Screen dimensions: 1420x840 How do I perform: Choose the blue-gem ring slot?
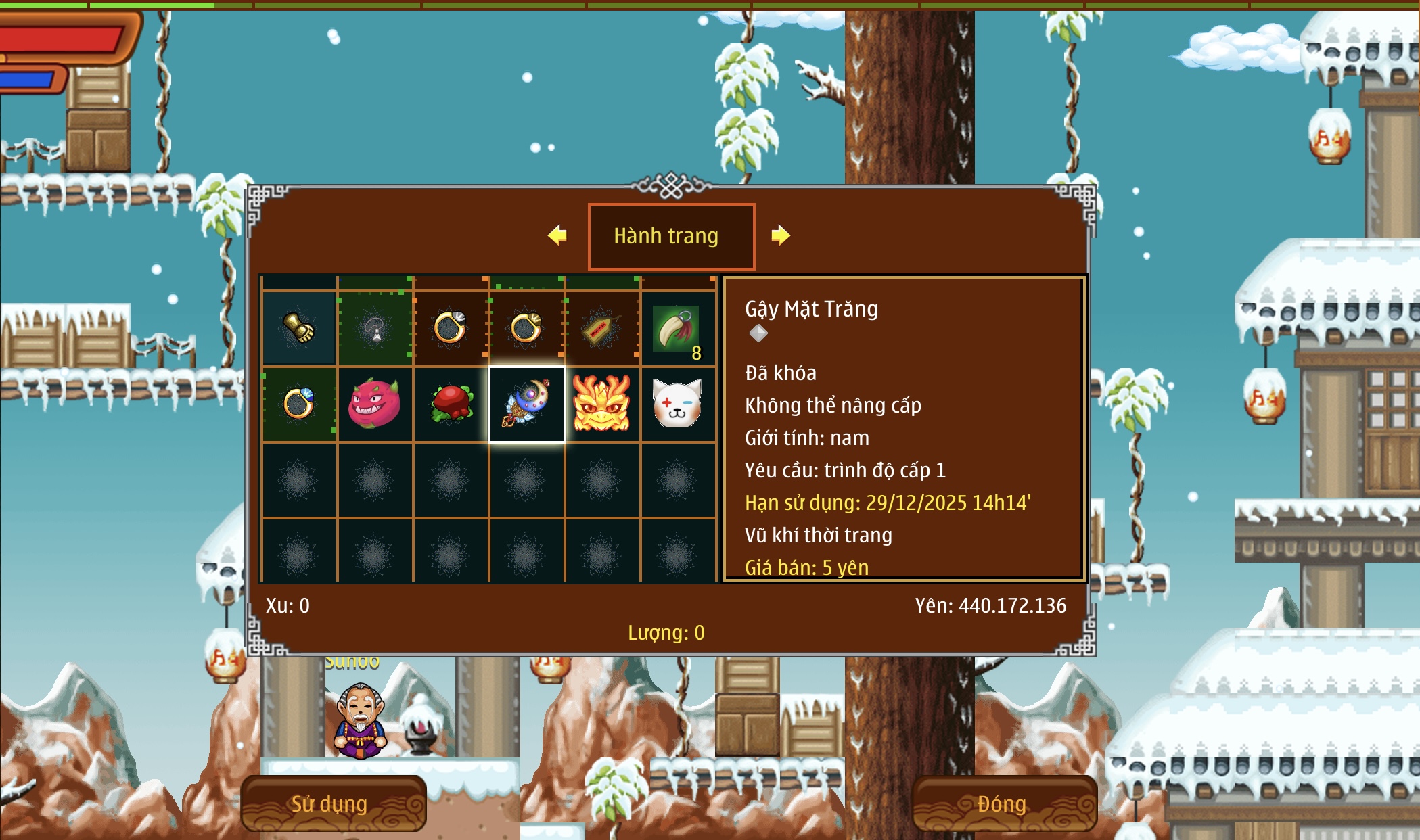tap(299, 404)
